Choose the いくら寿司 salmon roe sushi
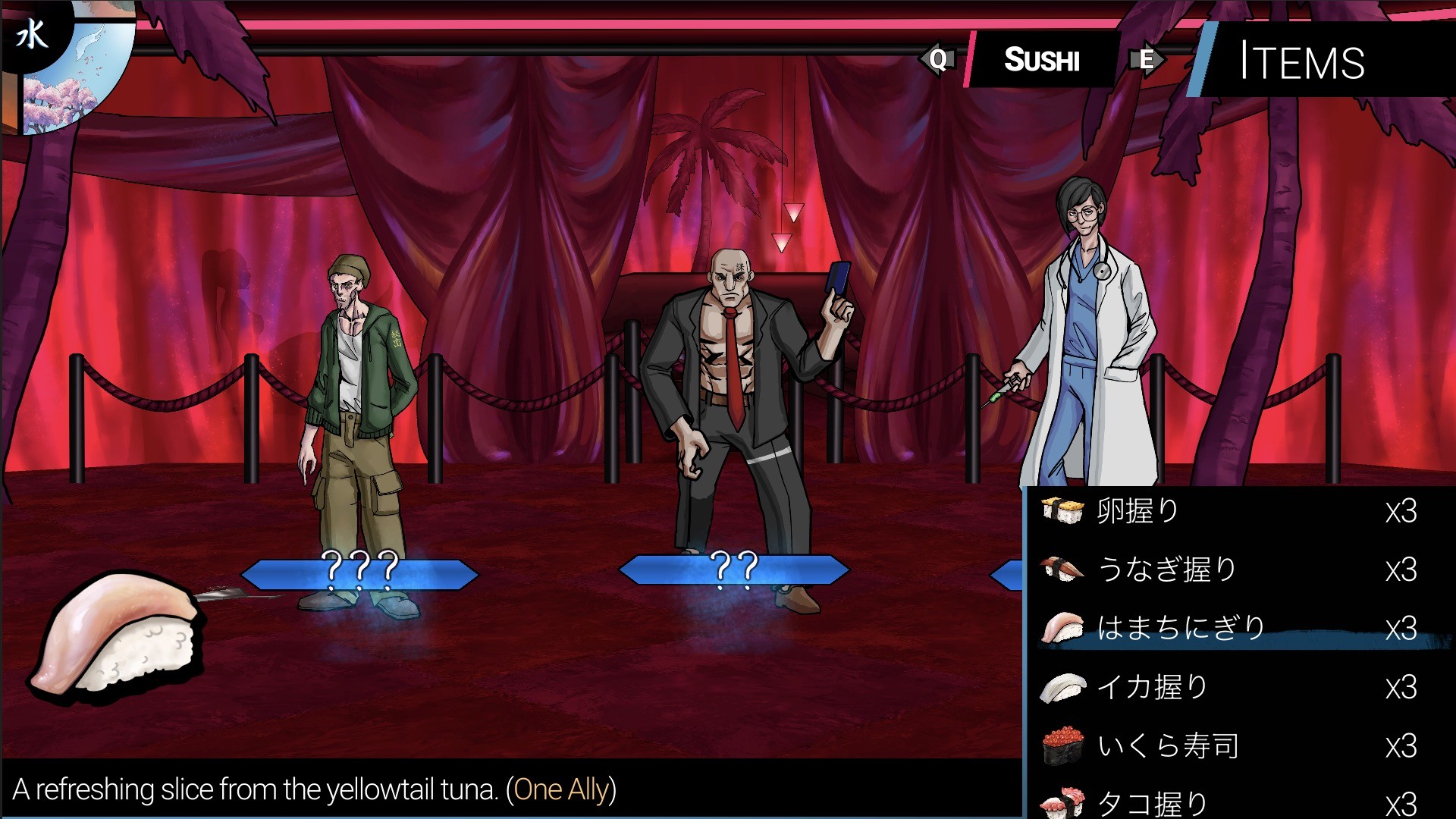 click(1228, 745)
